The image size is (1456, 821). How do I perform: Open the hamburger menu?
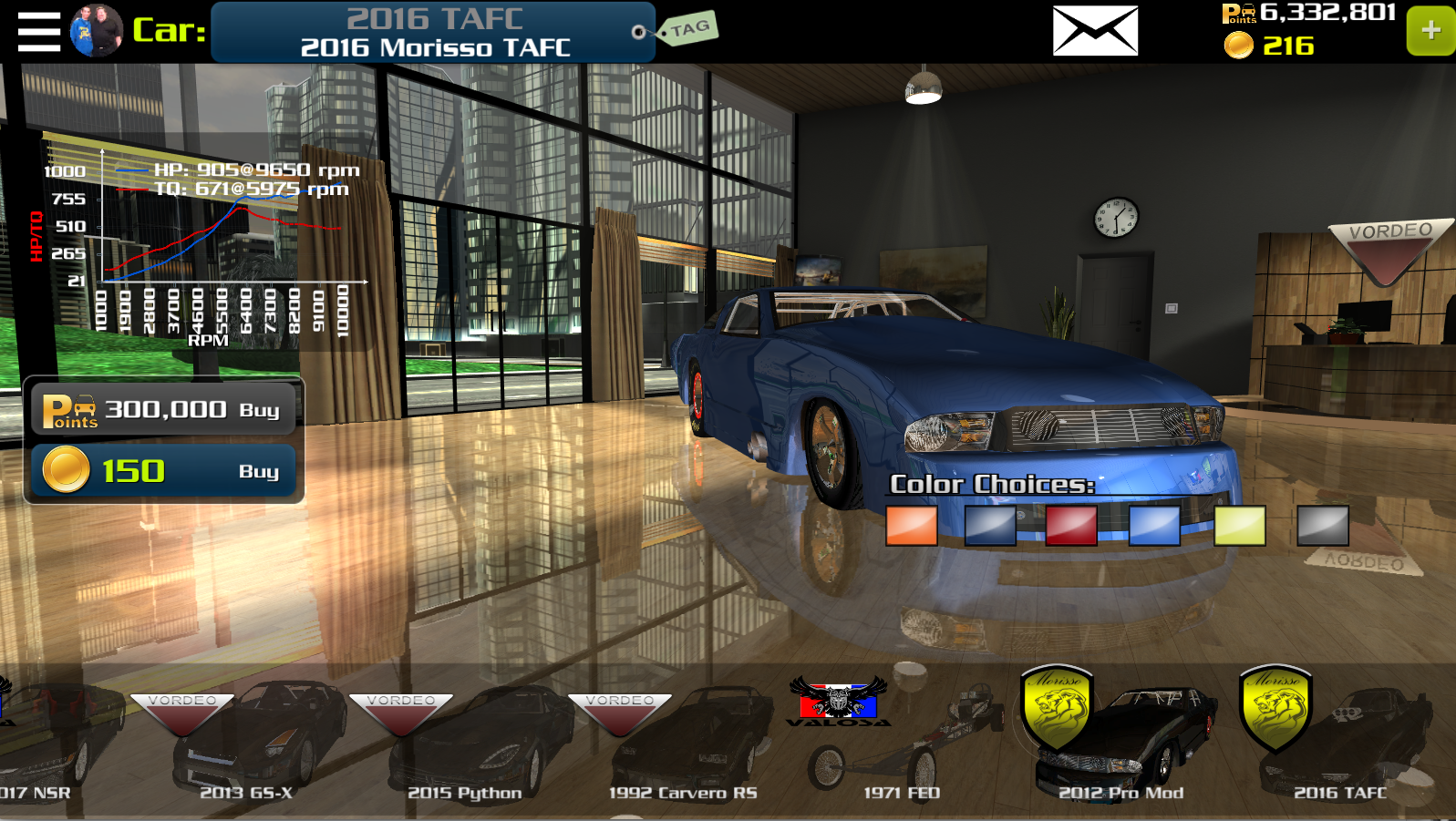coord(38,32)
